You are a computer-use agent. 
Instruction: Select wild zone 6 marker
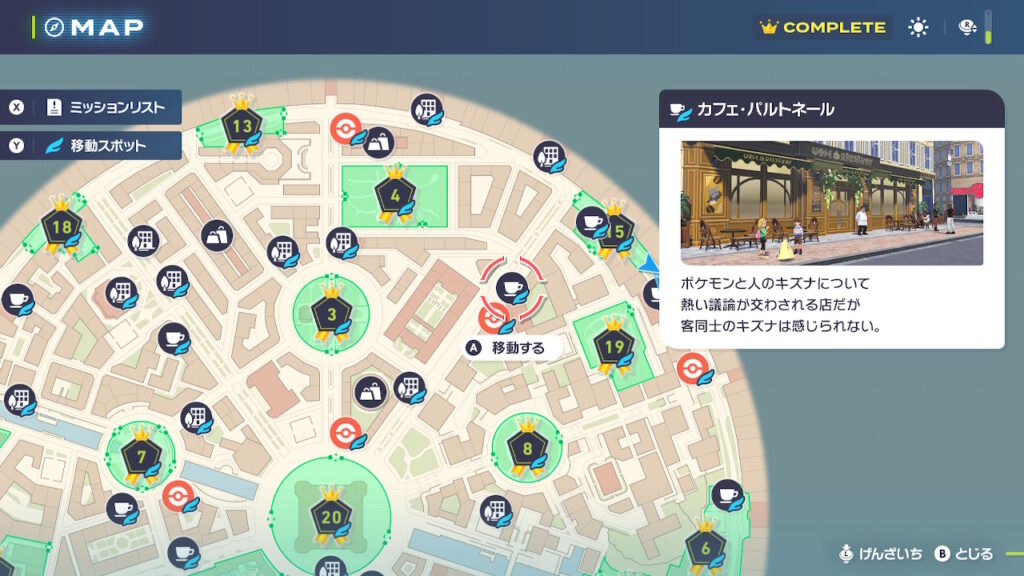pyautogui.click(x=705, y=547)
